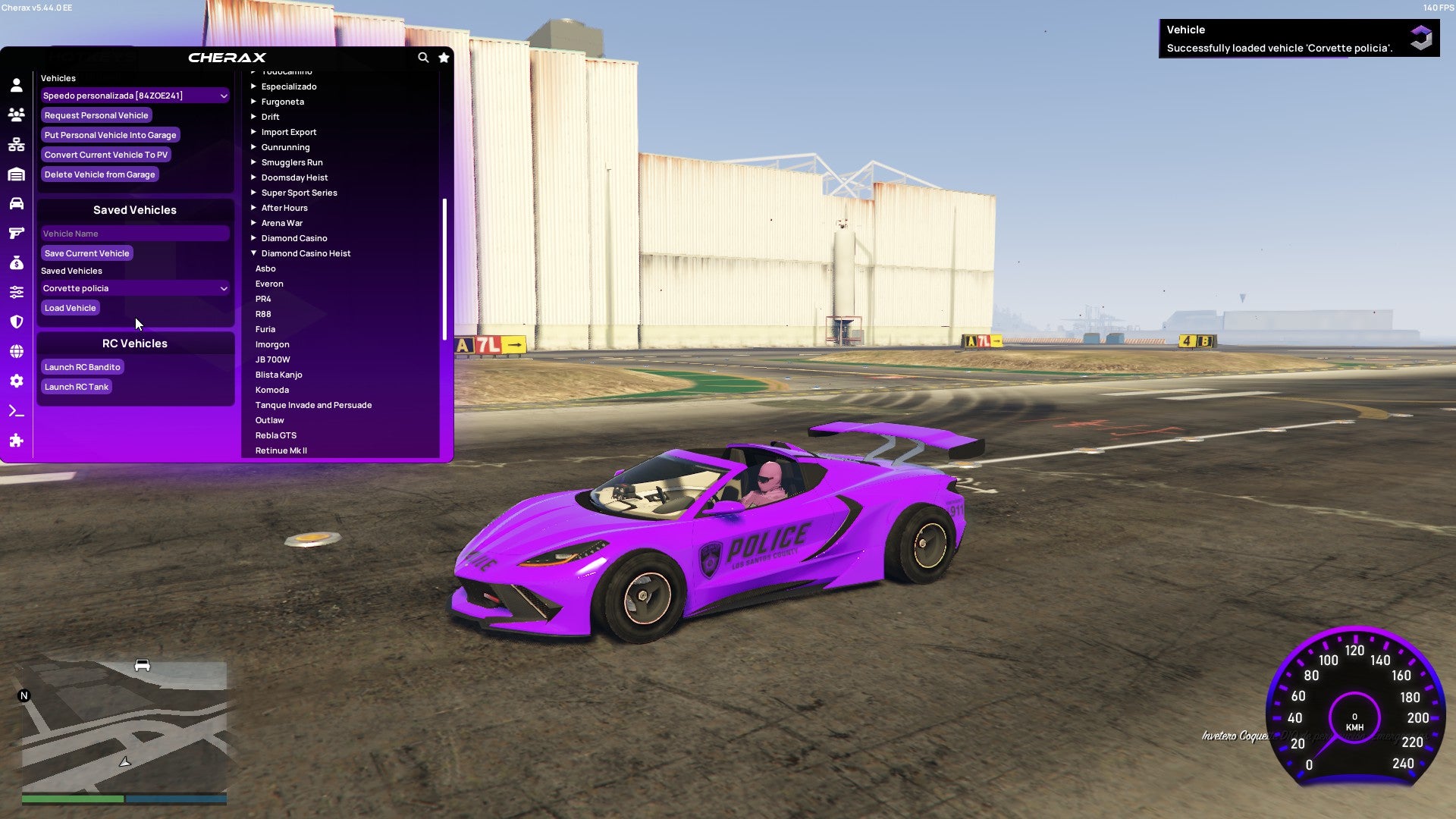
Task: Click the garage icon in the sidebar
Action: pyautogui.click(x=16, y=174)
